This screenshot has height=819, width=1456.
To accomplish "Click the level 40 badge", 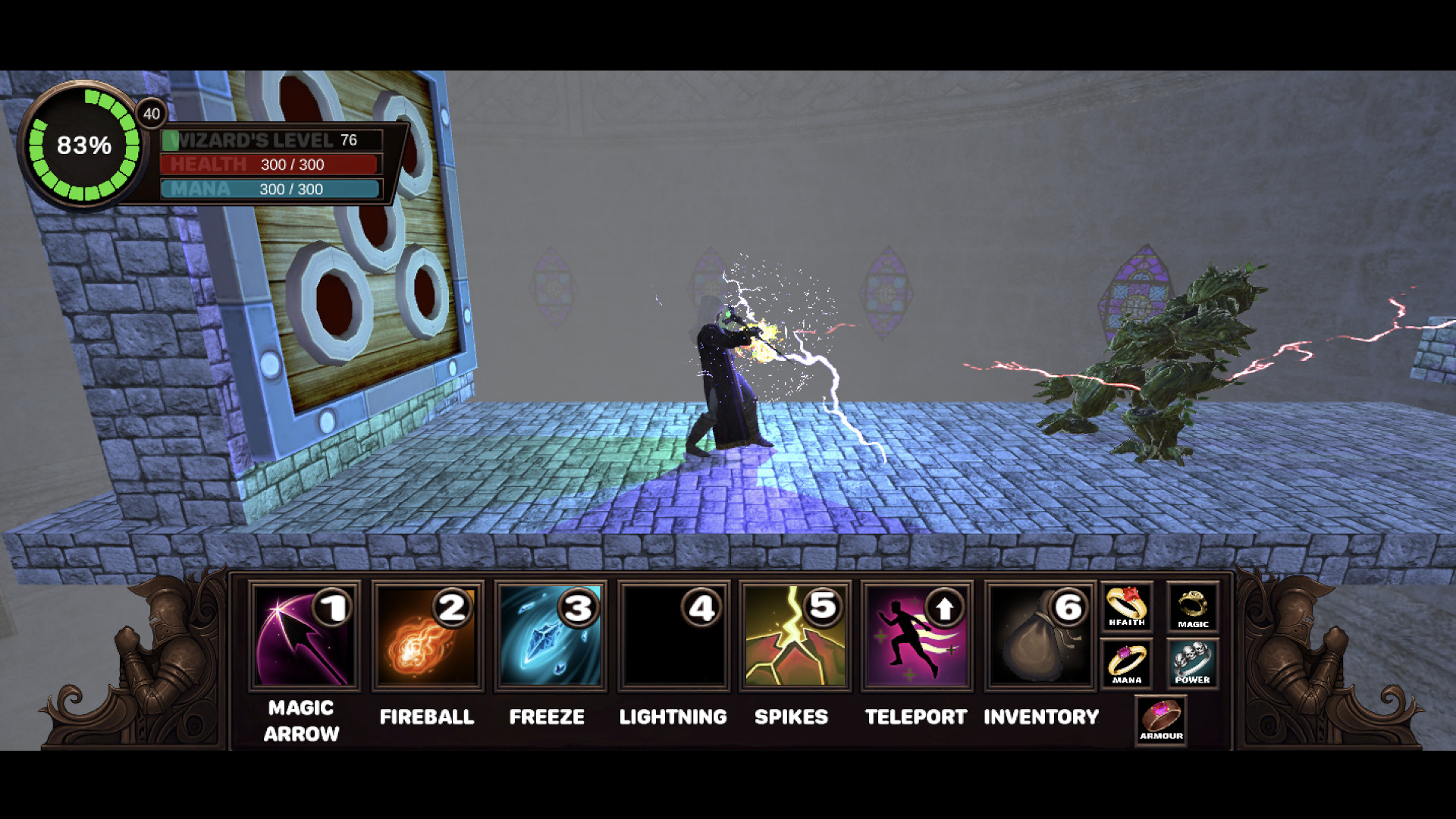I will coord(151,114).
